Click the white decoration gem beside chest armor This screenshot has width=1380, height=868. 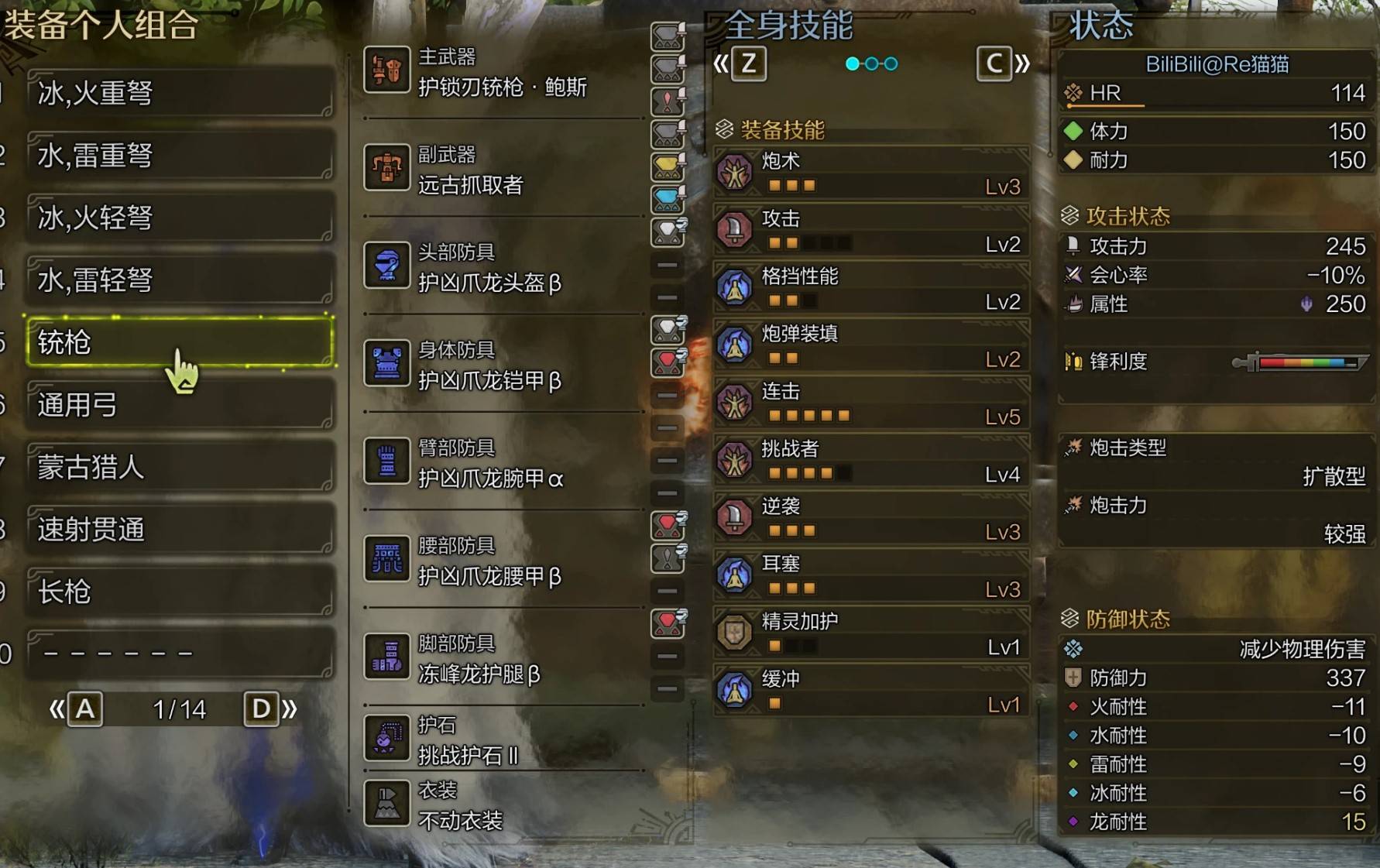(665, 328)
